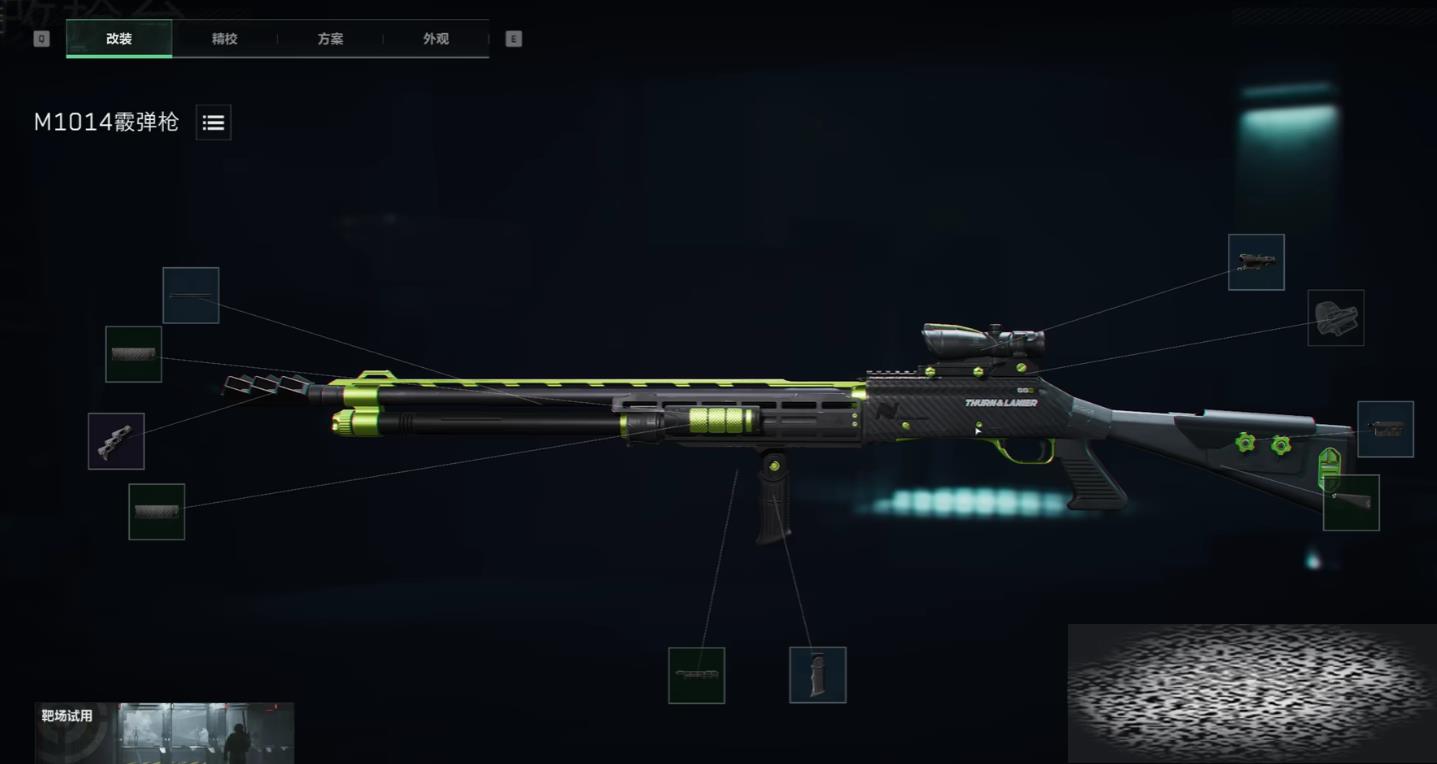Open the green slot overlapping the stock end
This screenshot has width=1437, height=764.
1351,502
